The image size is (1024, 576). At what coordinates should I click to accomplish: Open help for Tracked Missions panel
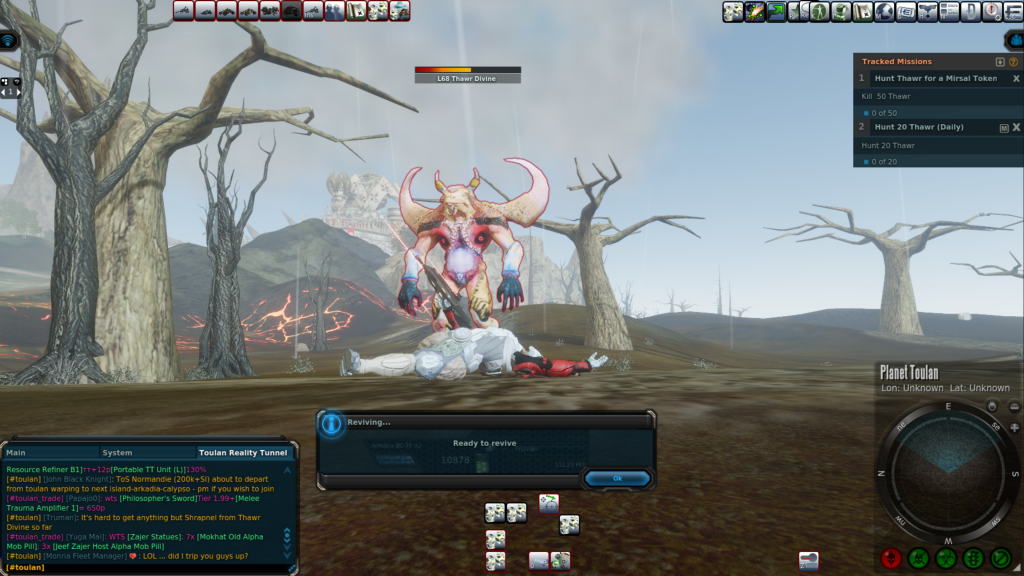(1013, 62)
